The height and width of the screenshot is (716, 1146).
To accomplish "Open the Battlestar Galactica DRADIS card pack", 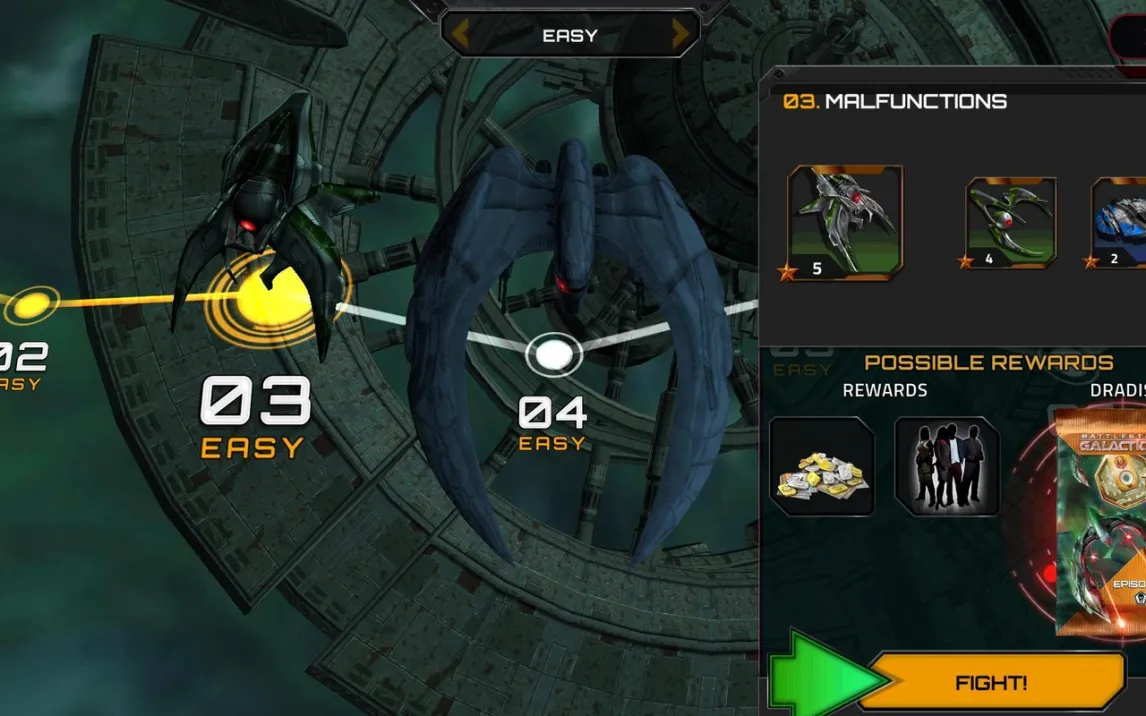I will tap(1102, 520).
